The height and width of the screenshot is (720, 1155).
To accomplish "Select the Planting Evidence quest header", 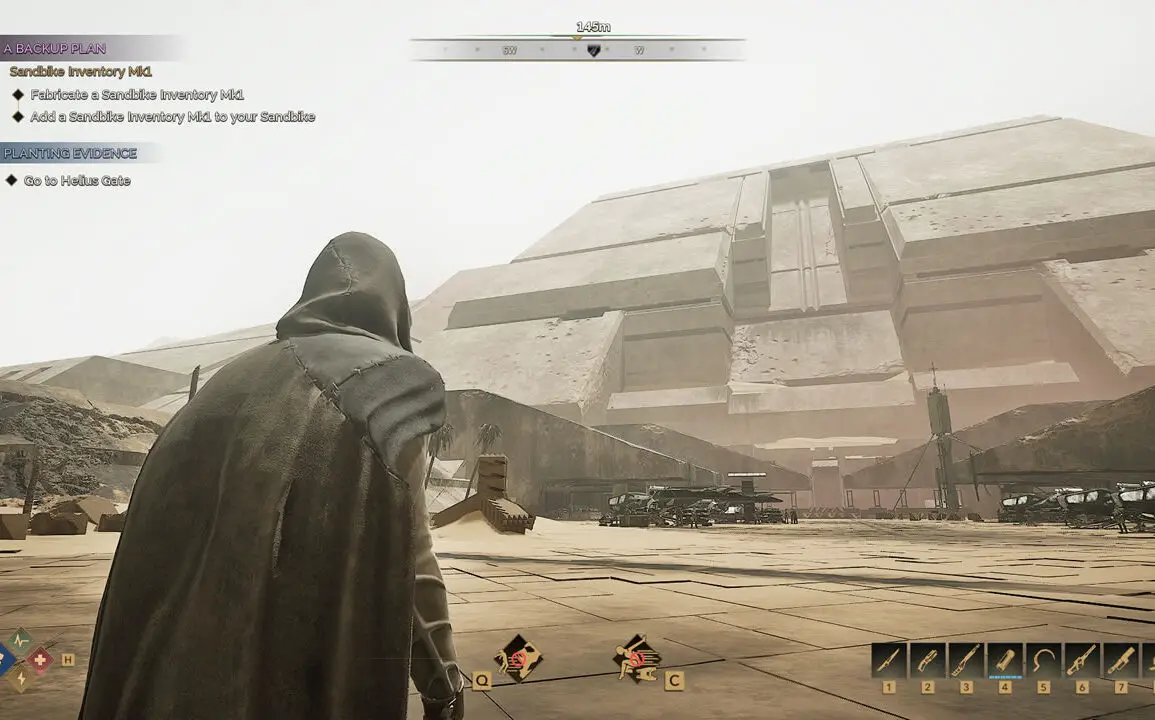I will [70, 153].
